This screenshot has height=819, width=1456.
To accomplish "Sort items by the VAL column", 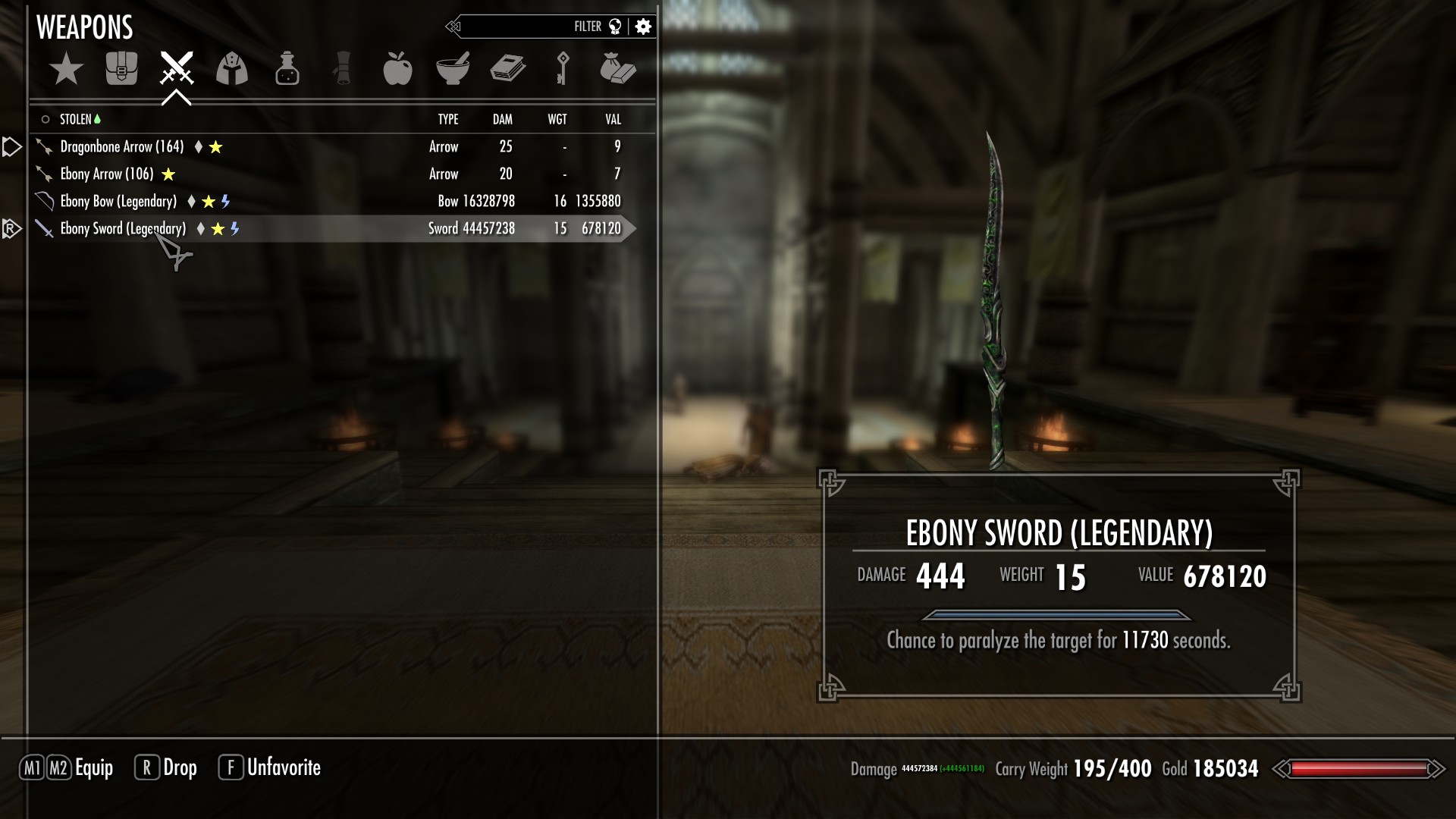I will click(612, 119).
